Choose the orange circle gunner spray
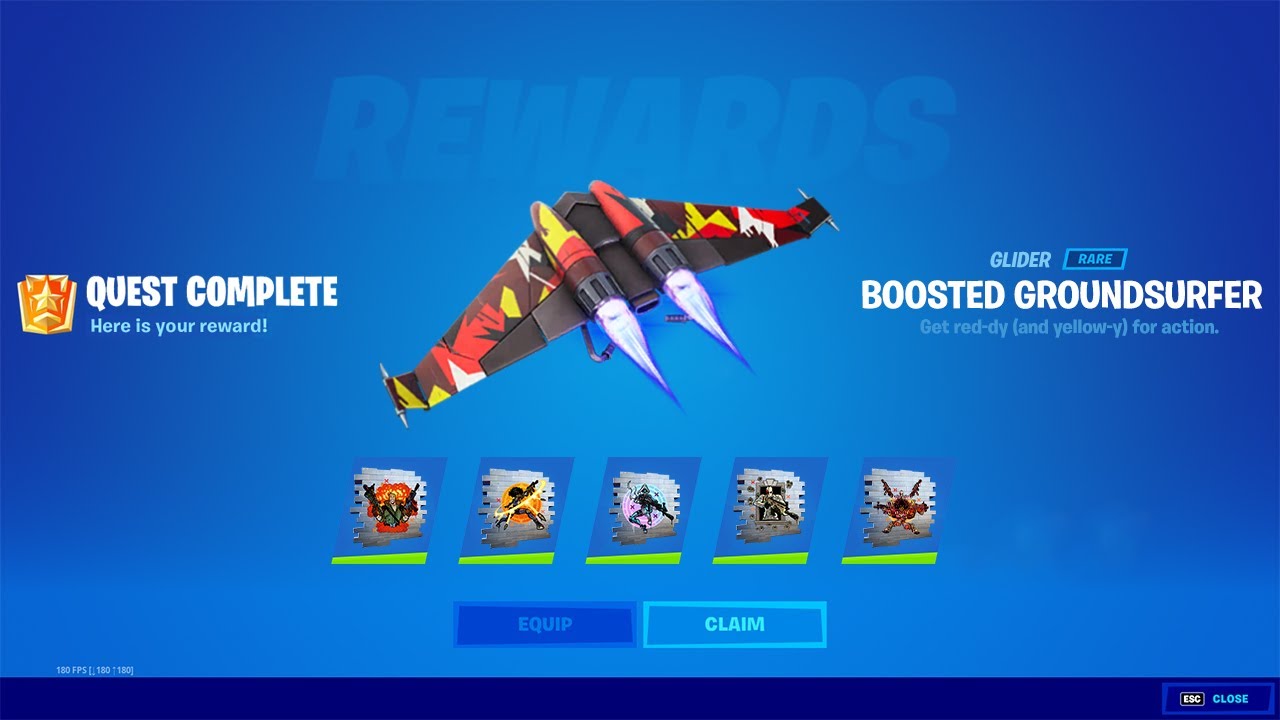Screen dimensions: 1280x720 coord(516,506)
